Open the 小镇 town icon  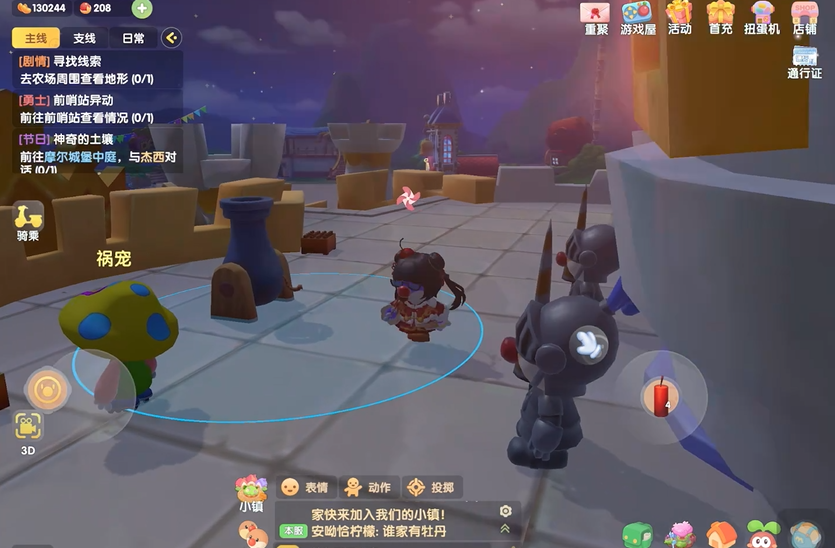pyautogui.click(x=251, y=491)
